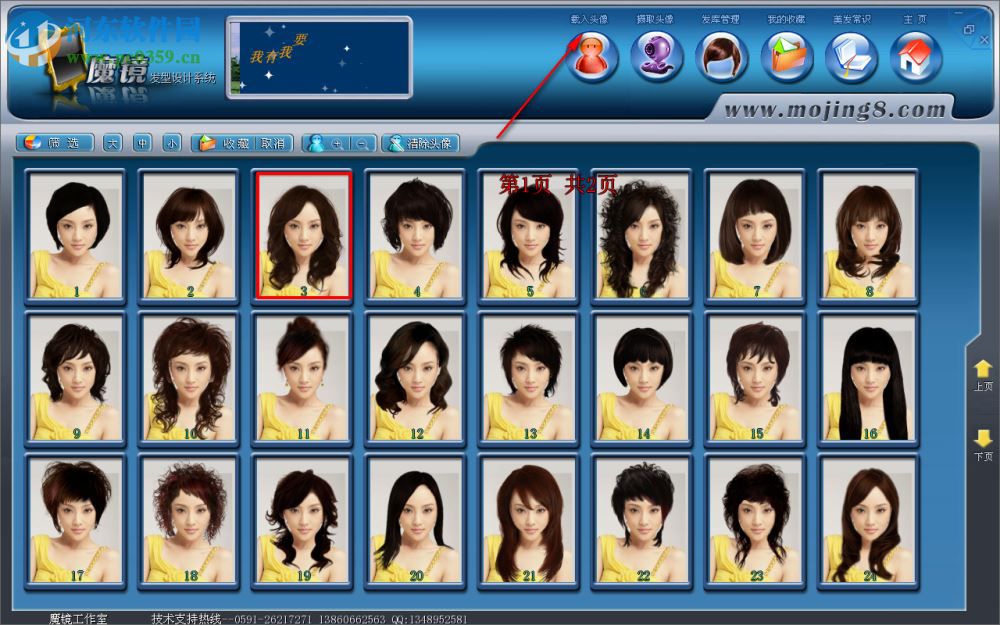Screen dimensions: 1000x625
Task: Open 发库管理 hair library manager
Action: point(722,56)
